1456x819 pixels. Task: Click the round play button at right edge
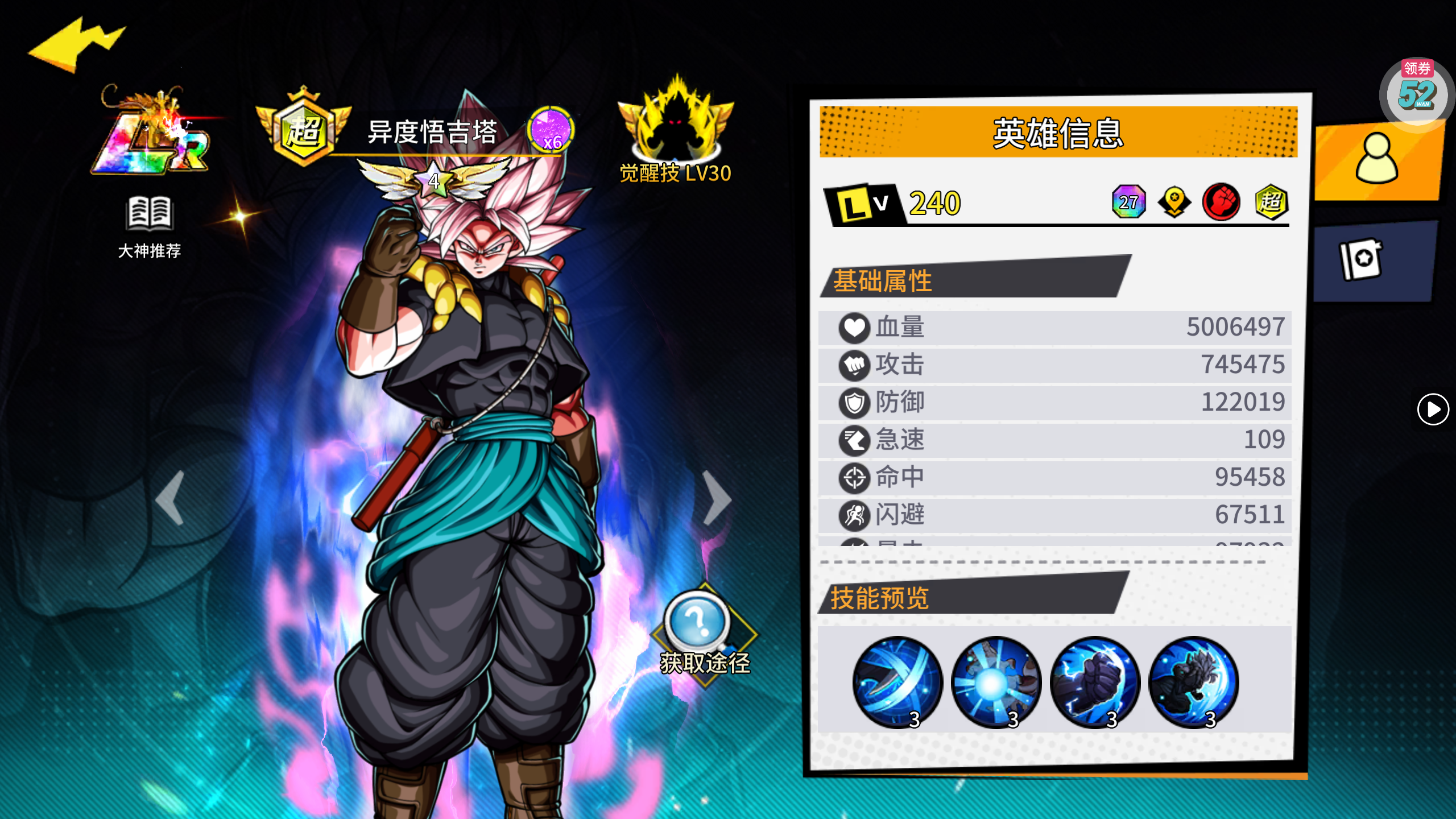1433,409
